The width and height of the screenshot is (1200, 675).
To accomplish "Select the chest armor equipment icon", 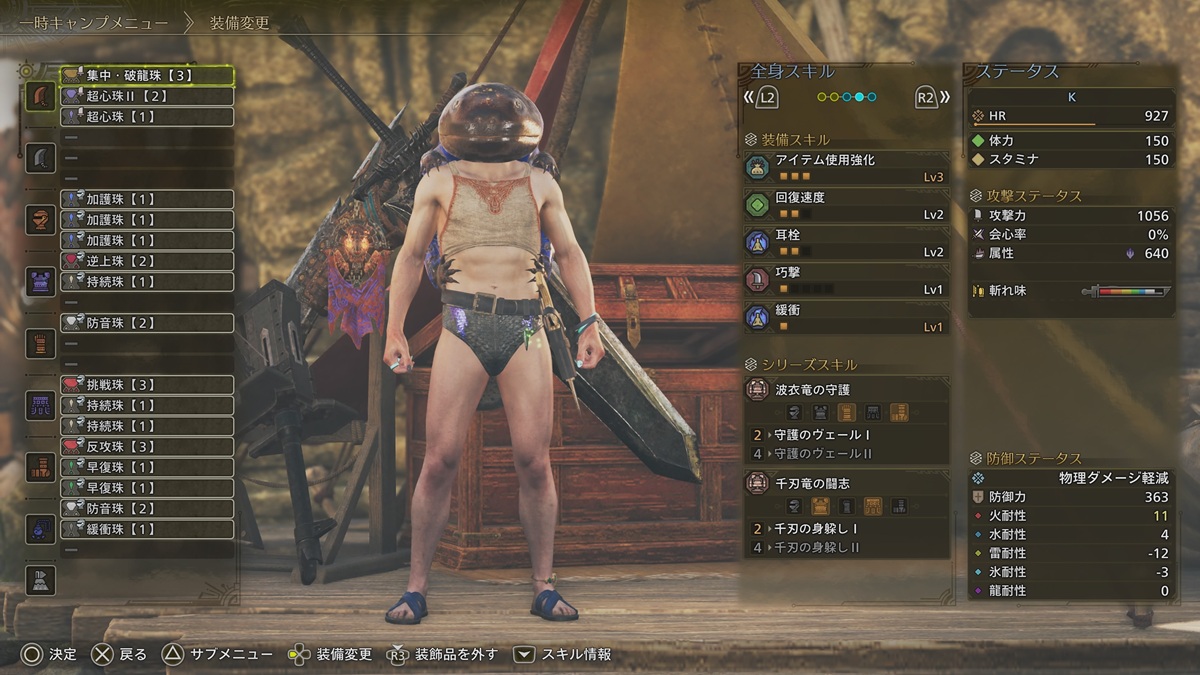I will pos(40,282).
